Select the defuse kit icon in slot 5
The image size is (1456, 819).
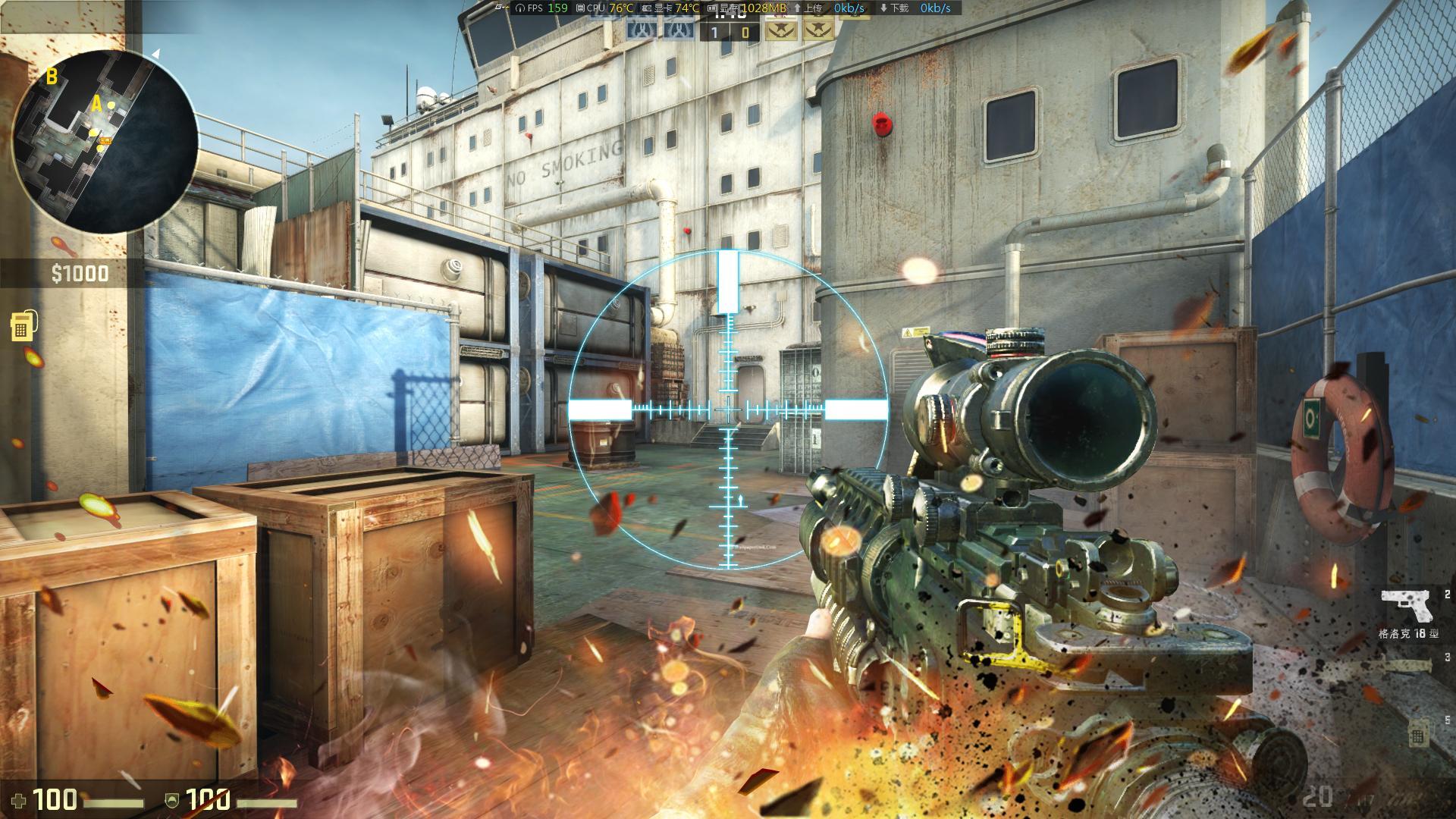[x=1419, y=733]
